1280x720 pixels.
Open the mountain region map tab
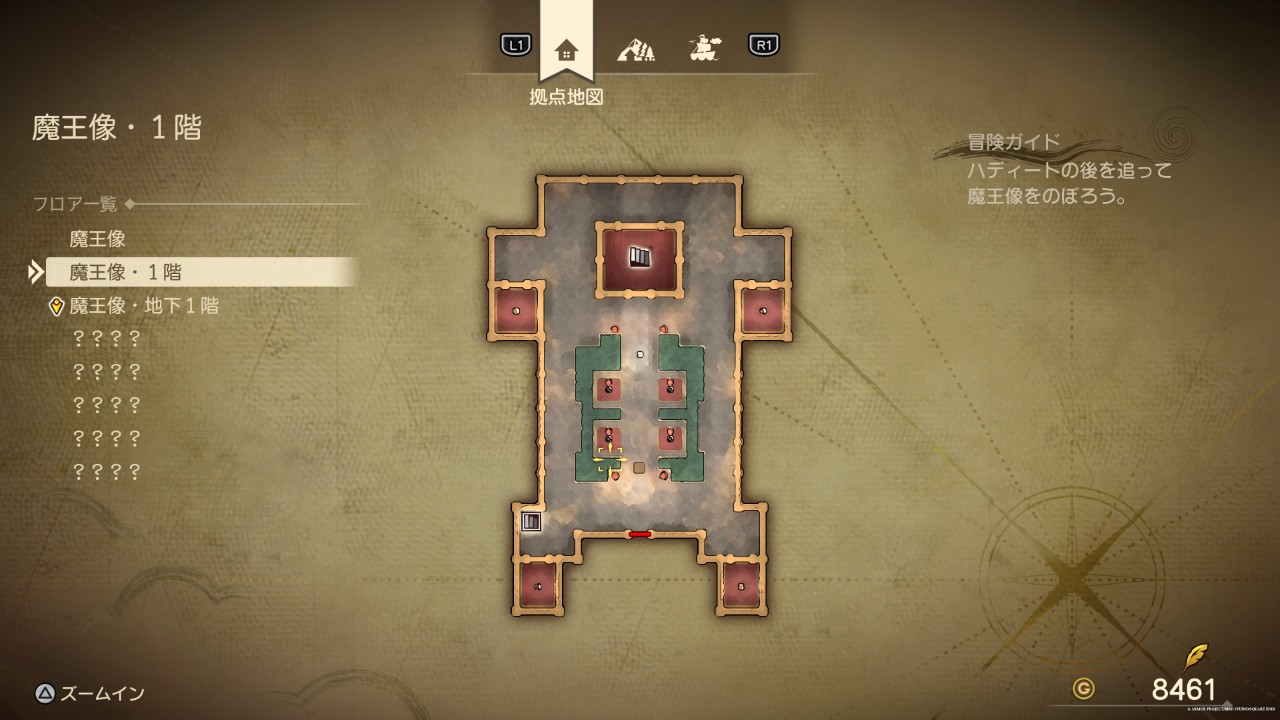pyautogui.click(x=636, y=48)
